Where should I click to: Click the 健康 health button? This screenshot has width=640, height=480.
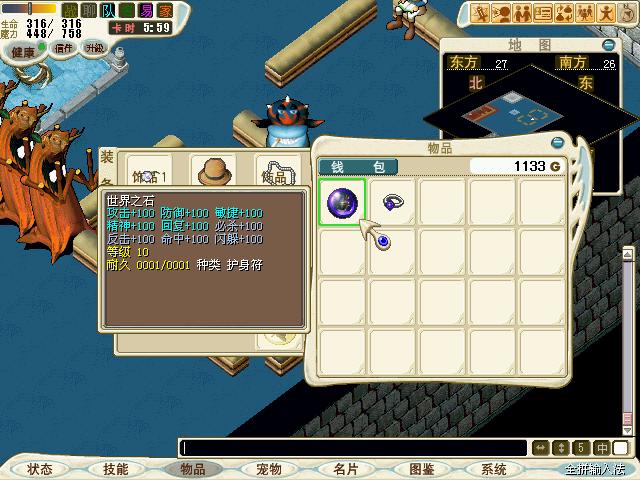pos(23,50)
